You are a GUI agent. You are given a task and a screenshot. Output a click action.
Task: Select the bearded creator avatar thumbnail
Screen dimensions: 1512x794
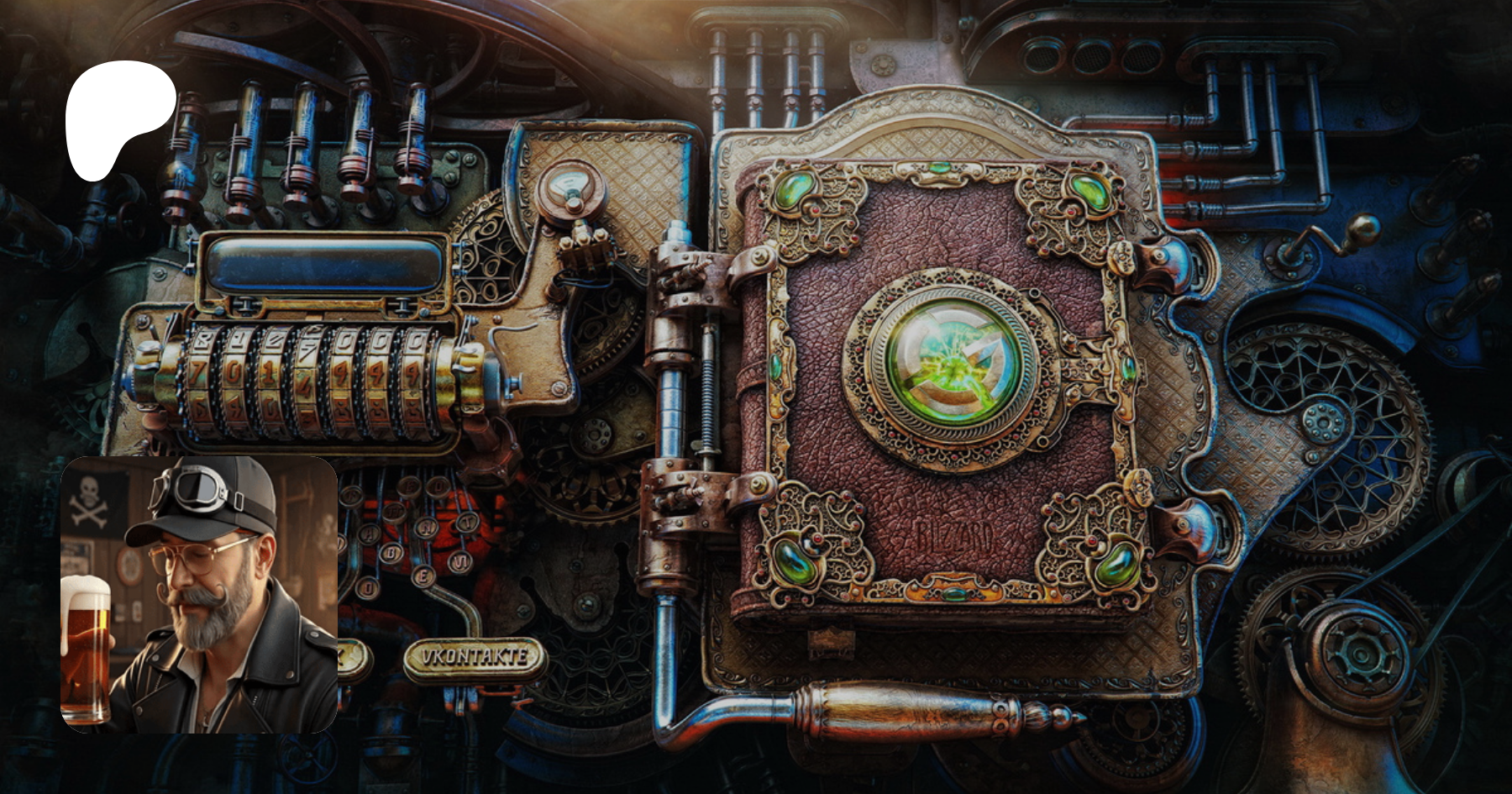[199, 595]
